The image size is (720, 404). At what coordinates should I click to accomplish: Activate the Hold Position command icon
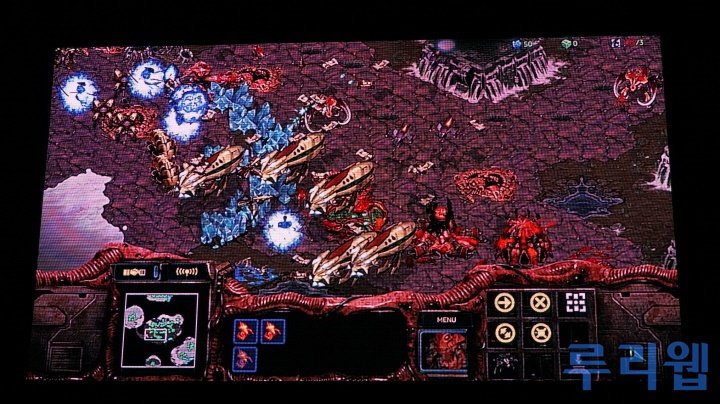pos(540,335)
